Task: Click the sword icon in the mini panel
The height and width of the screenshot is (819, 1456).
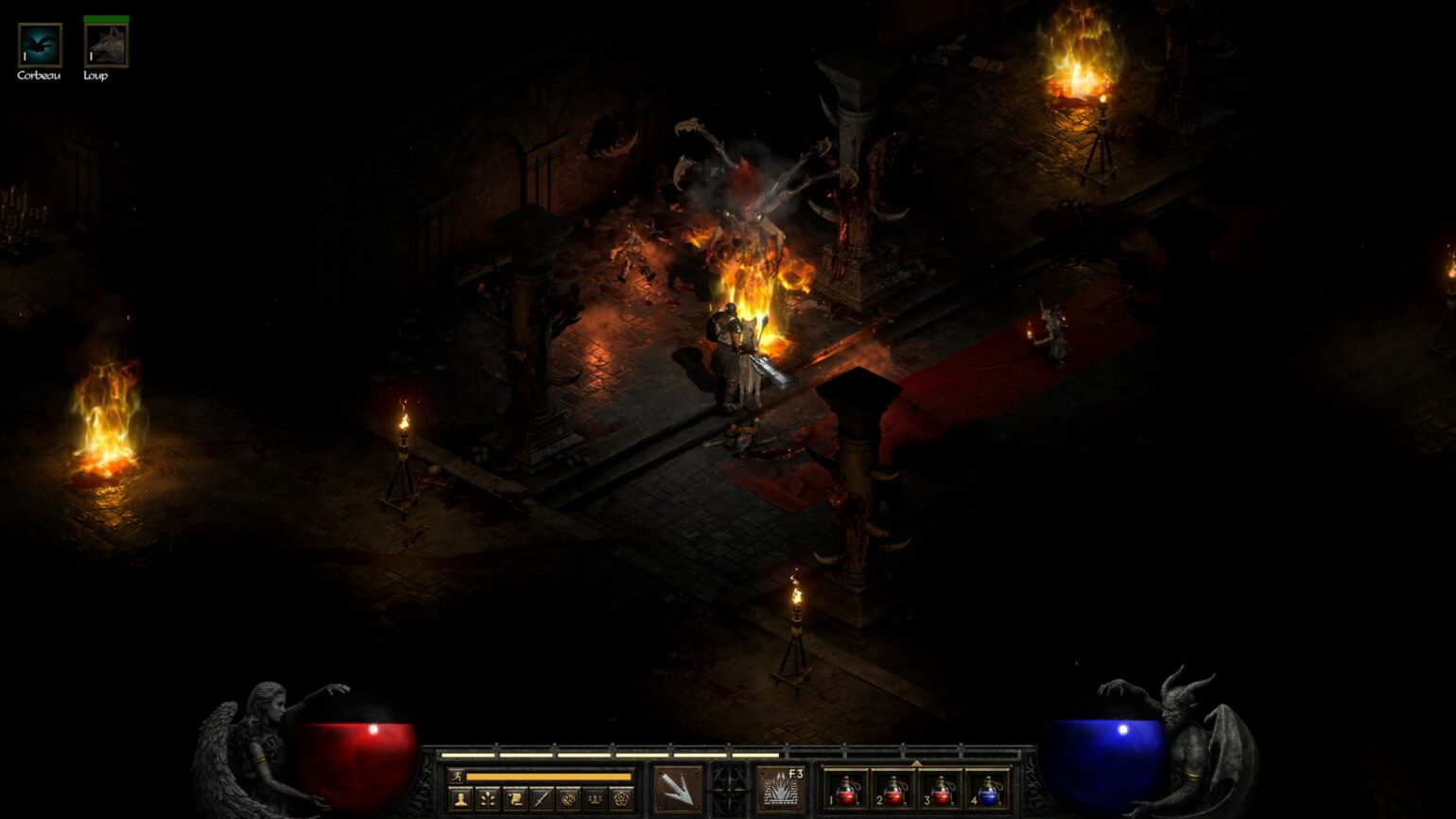Action: tap(540, 799)
